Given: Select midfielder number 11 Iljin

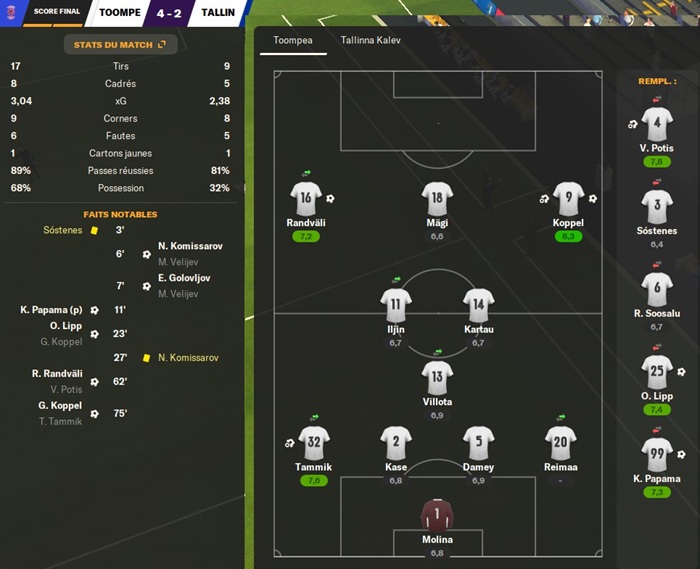Looking at the screenshot, I should tap(396, 304).
